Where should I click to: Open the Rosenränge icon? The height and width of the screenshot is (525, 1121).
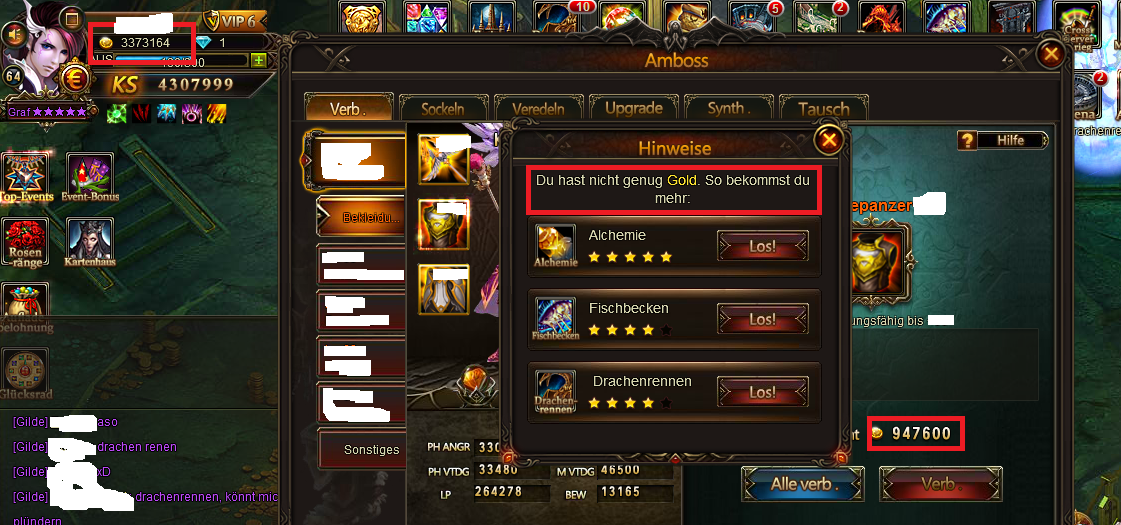coord(27,243)
